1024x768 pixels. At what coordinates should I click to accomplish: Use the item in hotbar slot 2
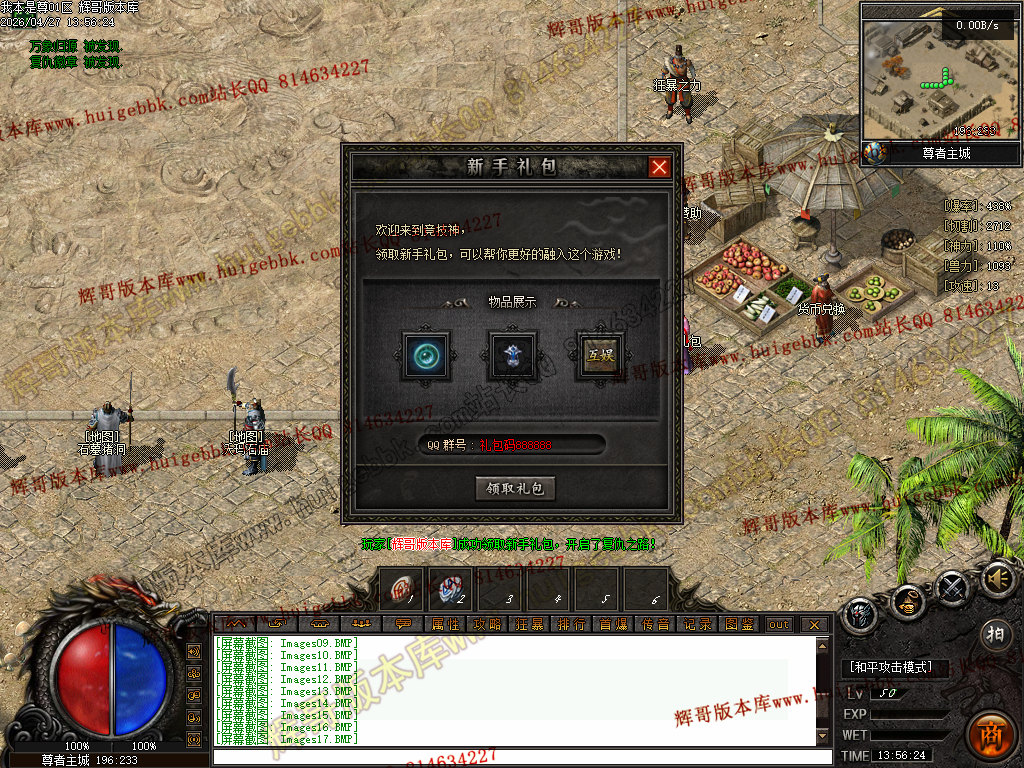451,589
